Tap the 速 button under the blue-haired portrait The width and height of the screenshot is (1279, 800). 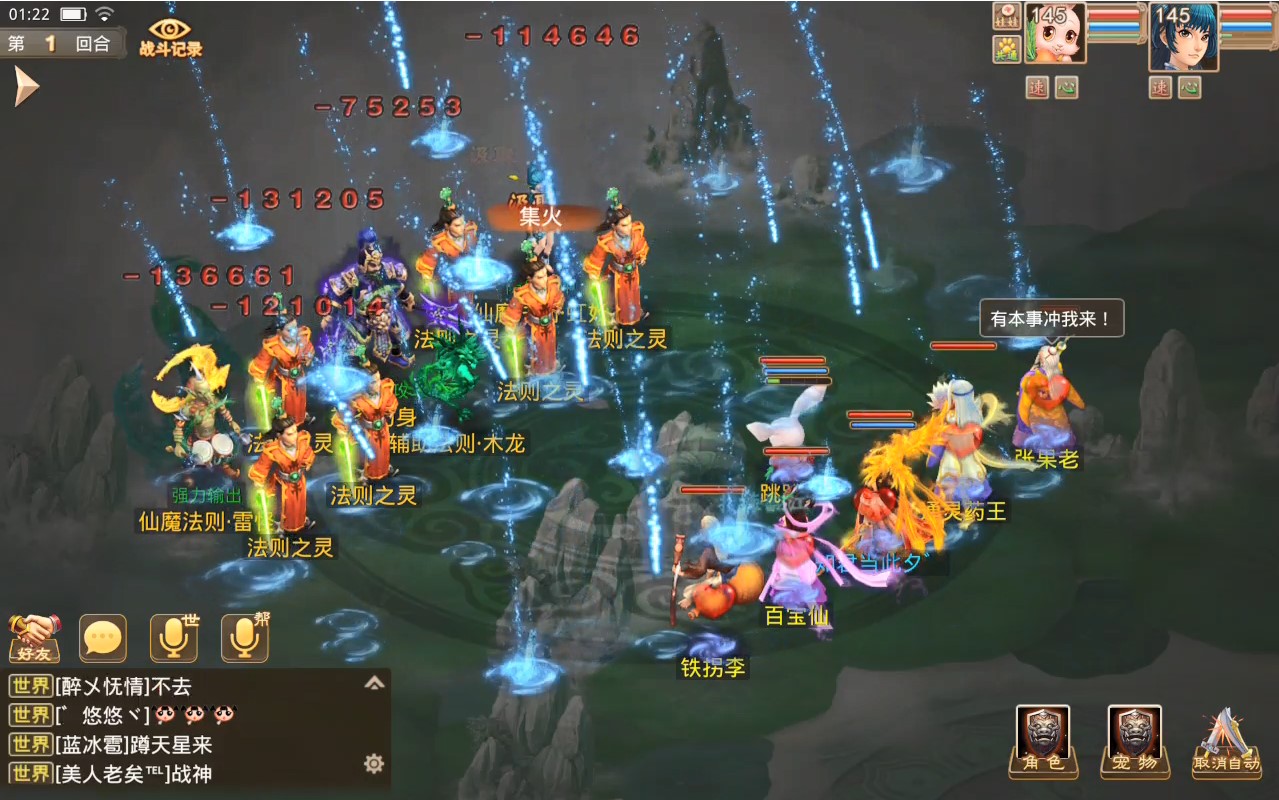1160,88
